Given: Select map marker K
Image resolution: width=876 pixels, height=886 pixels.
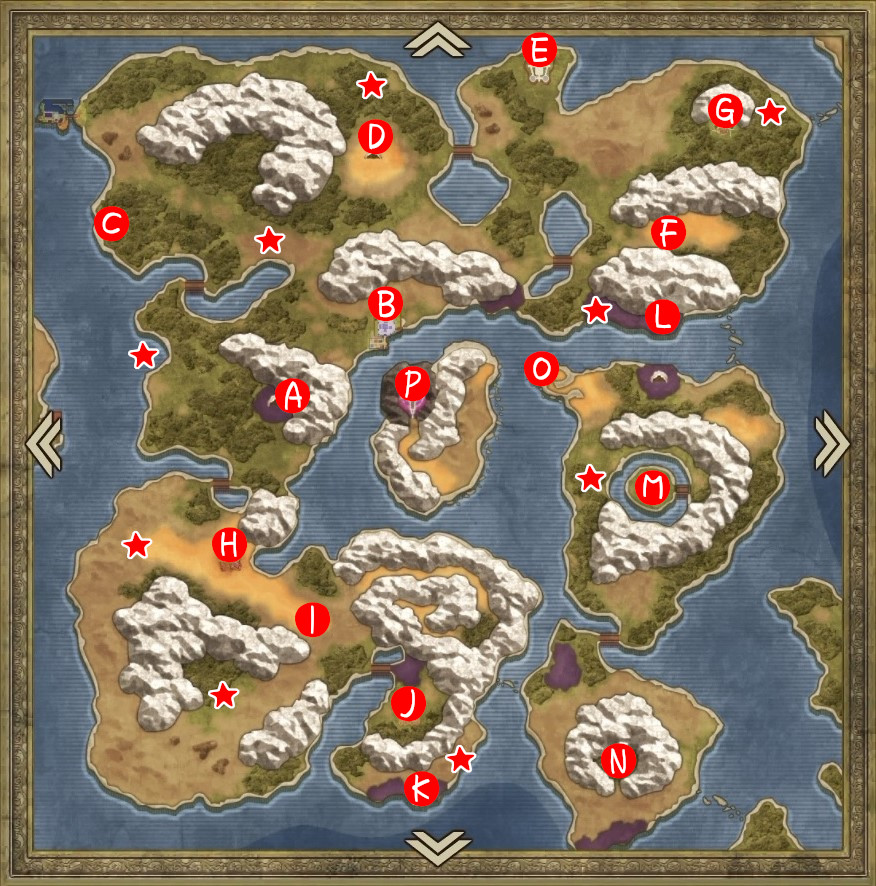Looking at the screenshot, I should pyautogui.click(x=421, y=789).
